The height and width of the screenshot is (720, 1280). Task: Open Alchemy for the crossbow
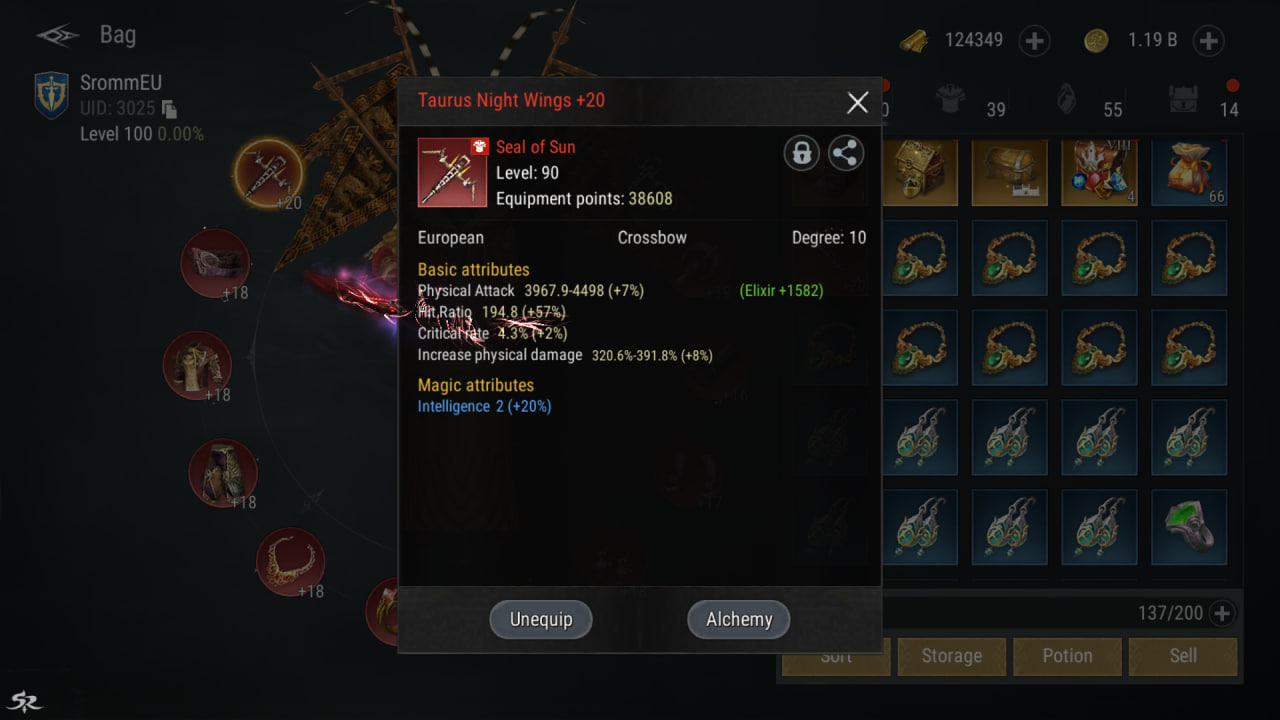pos(739,619)
